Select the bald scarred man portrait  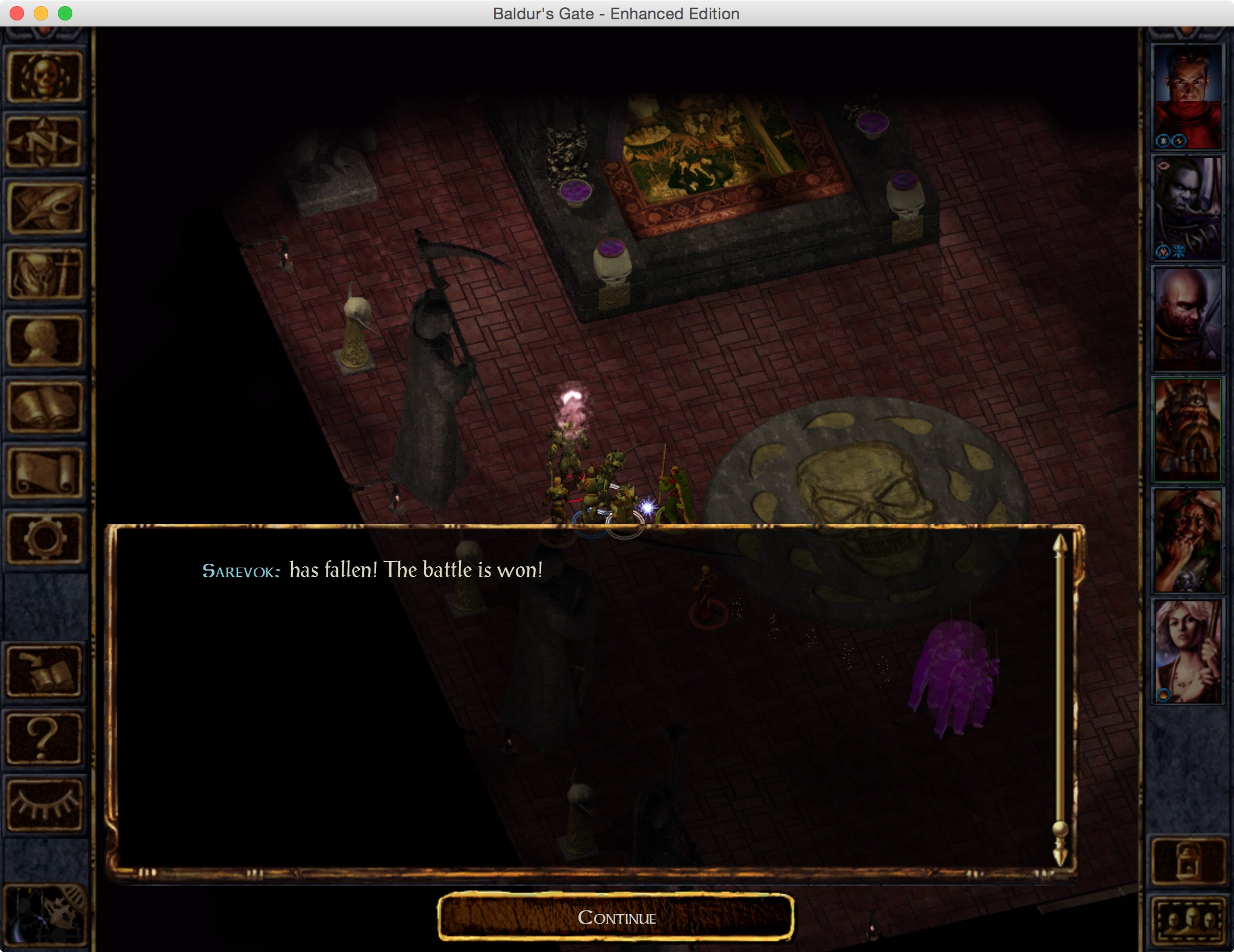pos(1187,318)
